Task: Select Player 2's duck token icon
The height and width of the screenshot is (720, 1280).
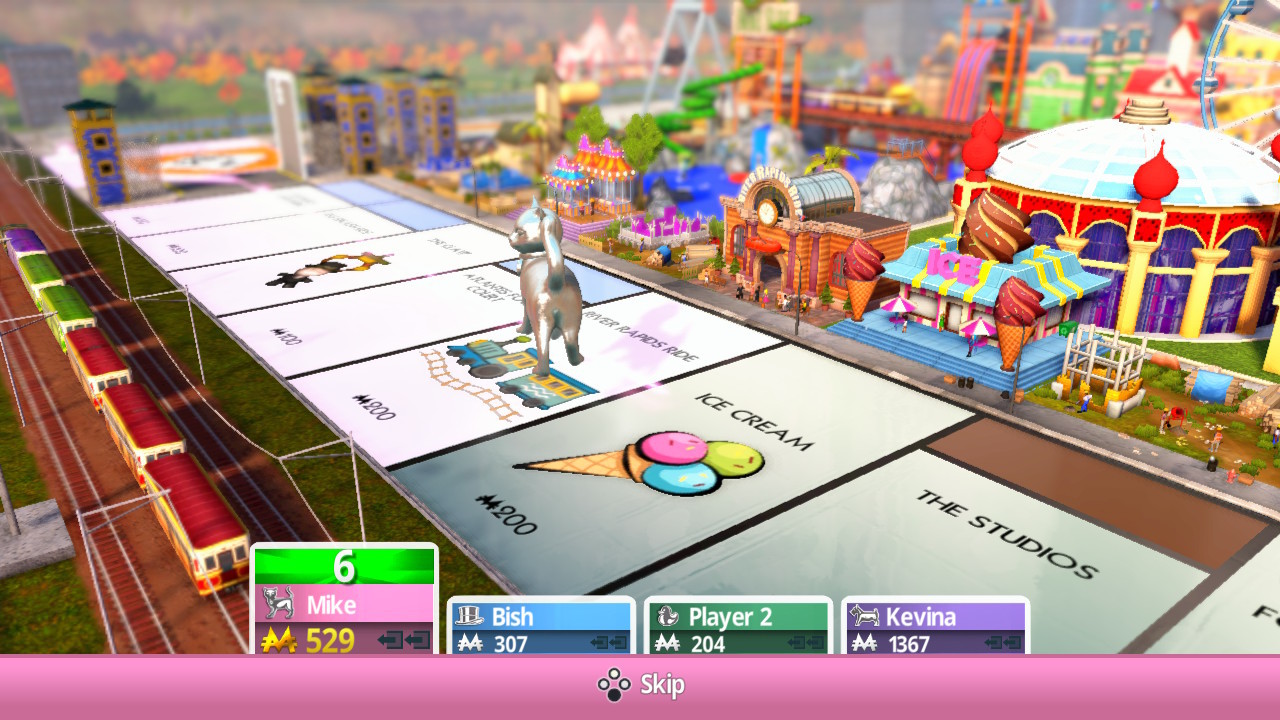Action: [x=667, y=617]
